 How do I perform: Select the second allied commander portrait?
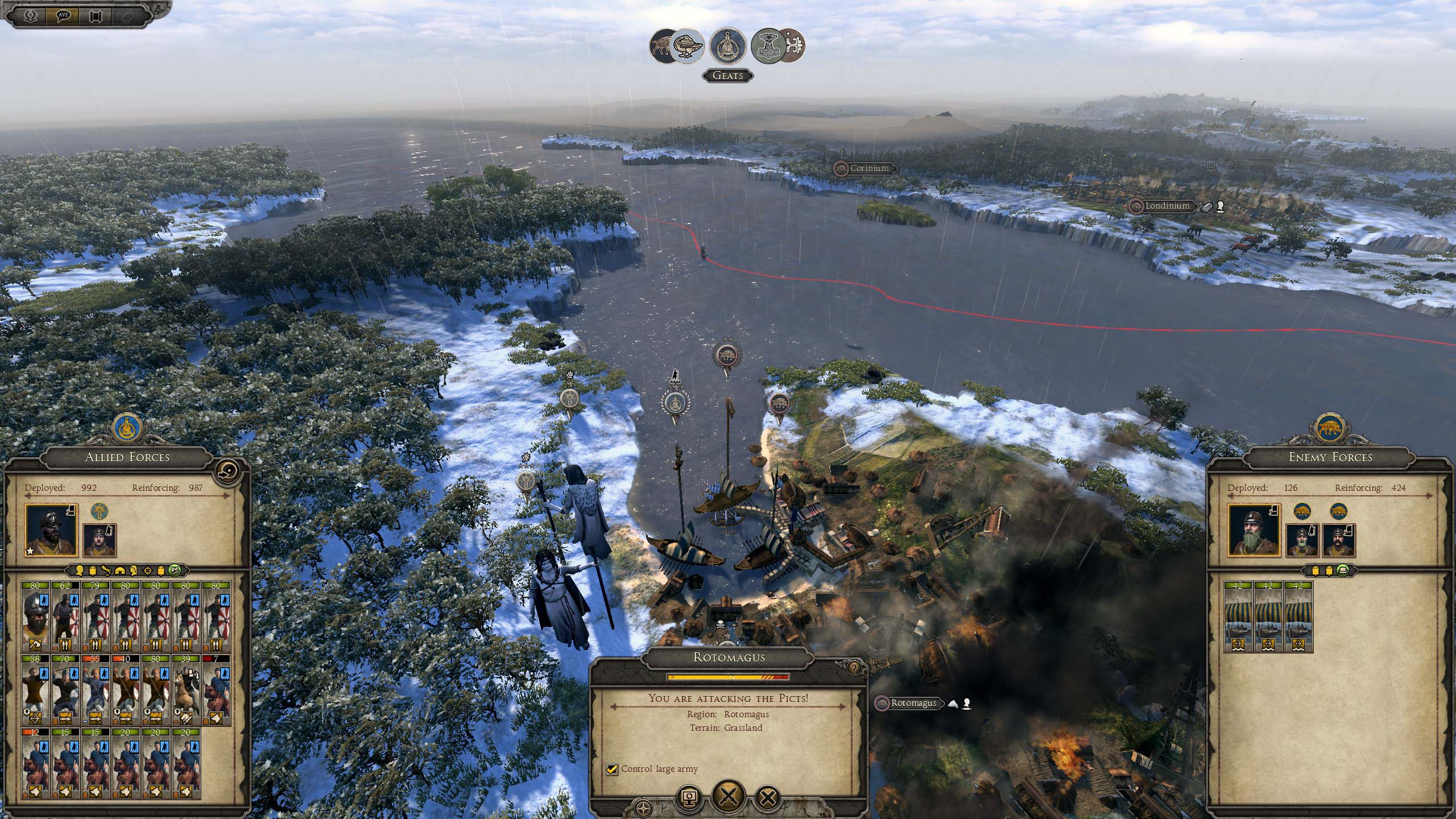(100, 539)
